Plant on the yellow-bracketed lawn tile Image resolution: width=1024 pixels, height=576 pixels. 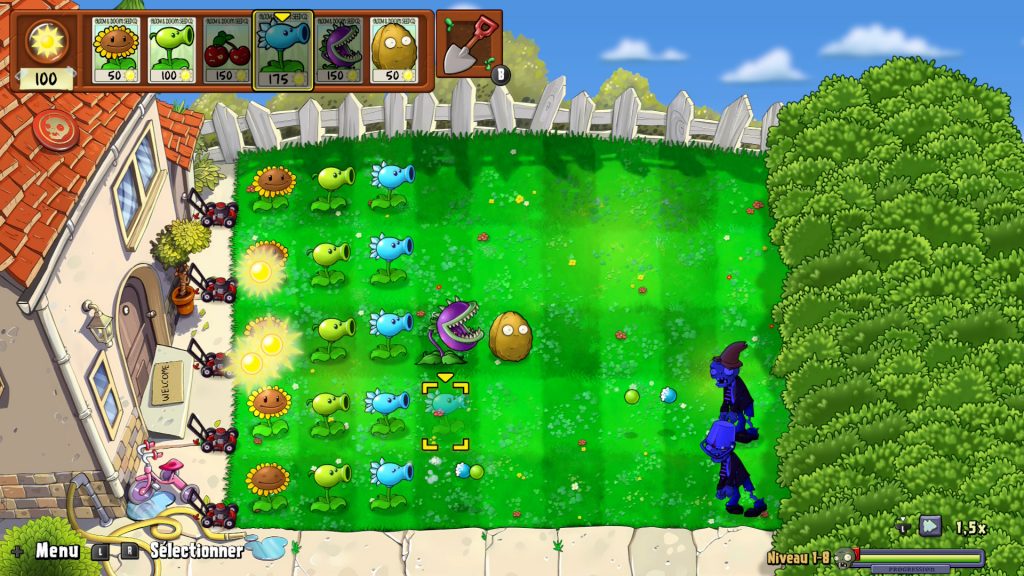(445, 415)
